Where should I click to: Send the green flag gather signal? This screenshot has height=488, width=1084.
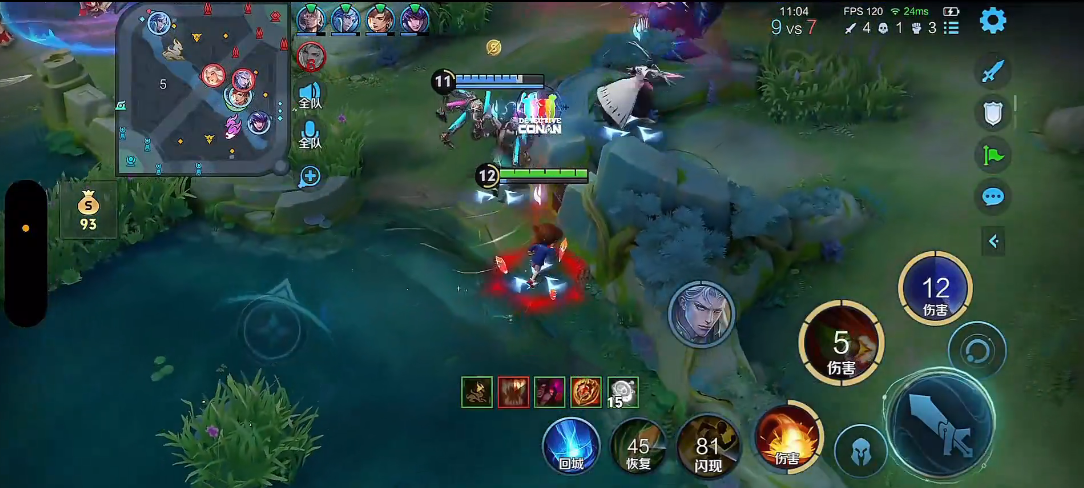992,155
